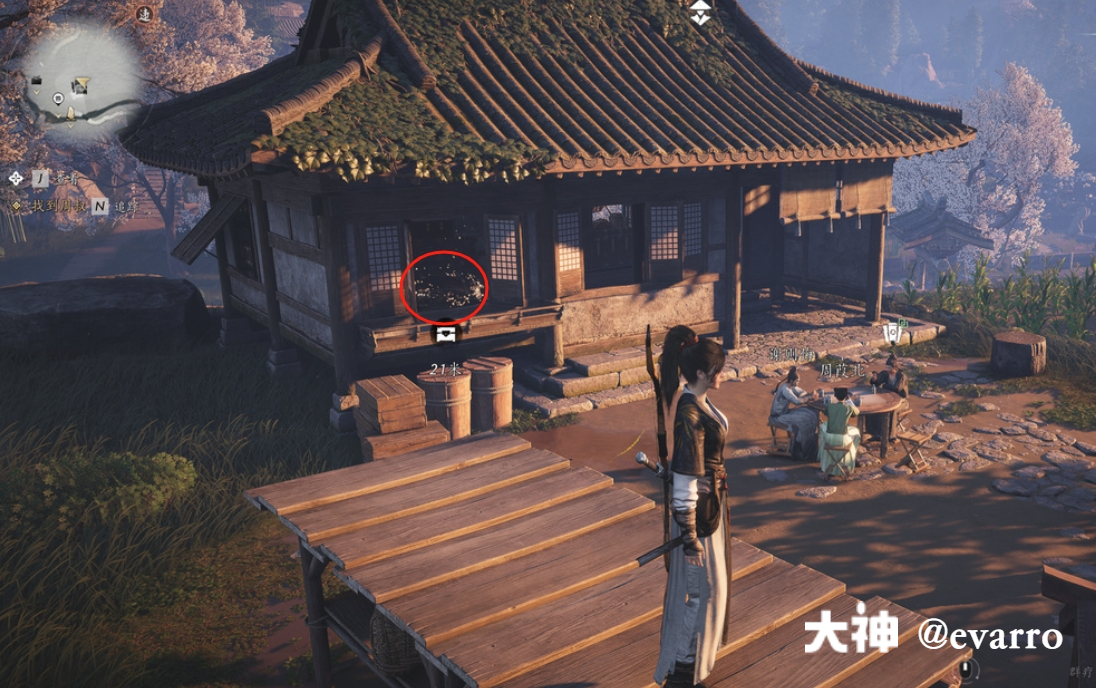Click the pin marker on the minimap
The height and width of the screenshot is (688, 1096).
pos(58,98)
